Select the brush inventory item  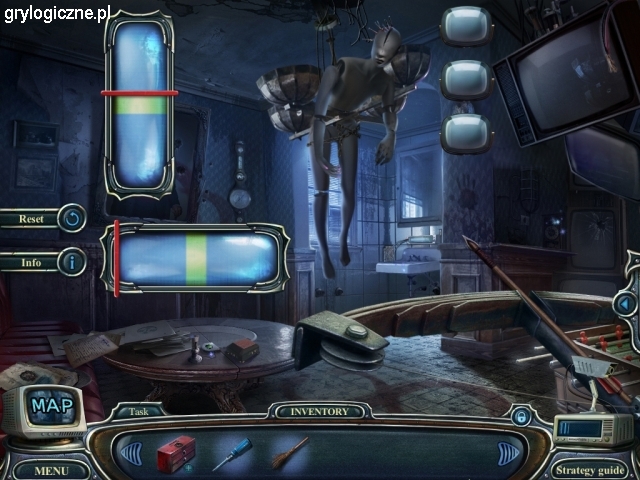pos(290,452)
